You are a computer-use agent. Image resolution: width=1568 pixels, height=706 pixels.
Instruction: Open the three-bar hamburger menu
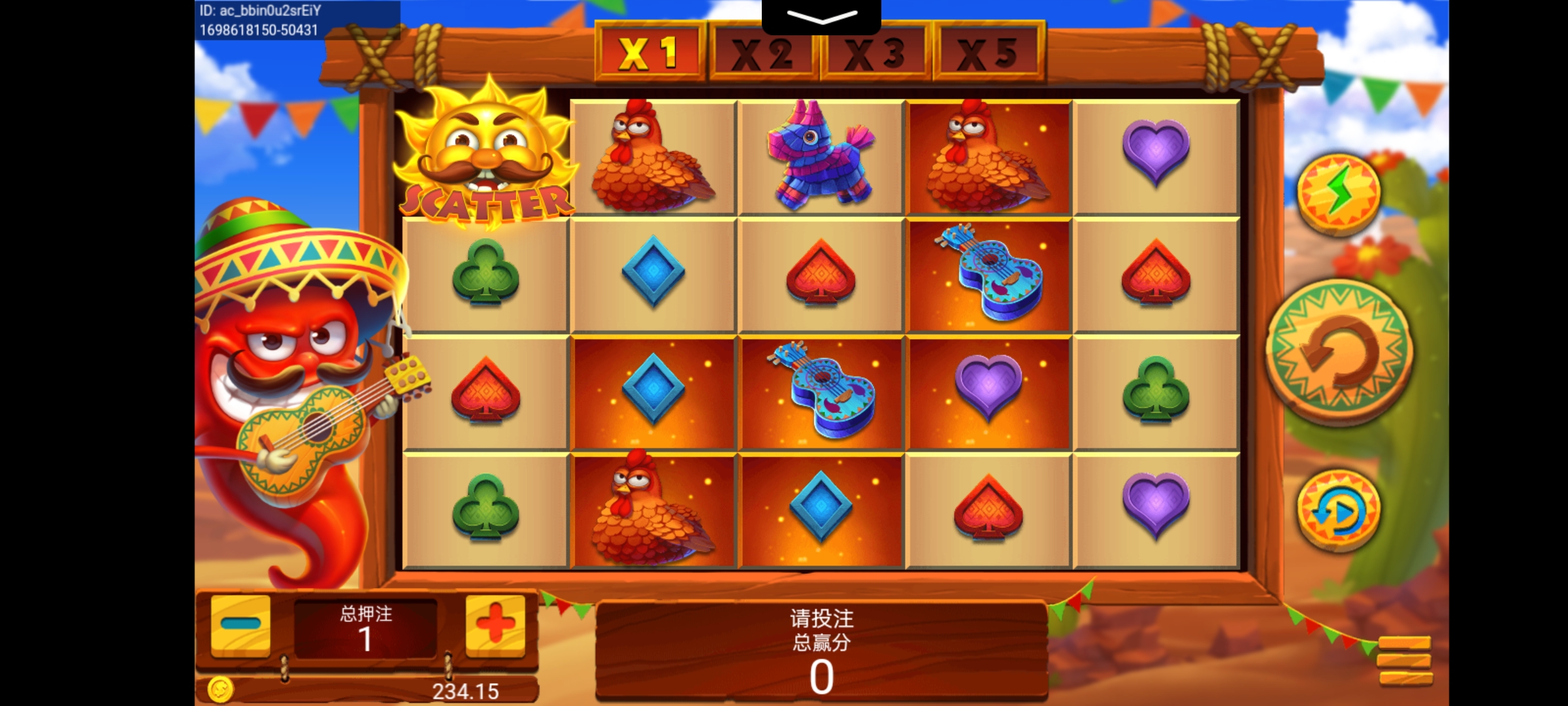(x=1404, y=660)
